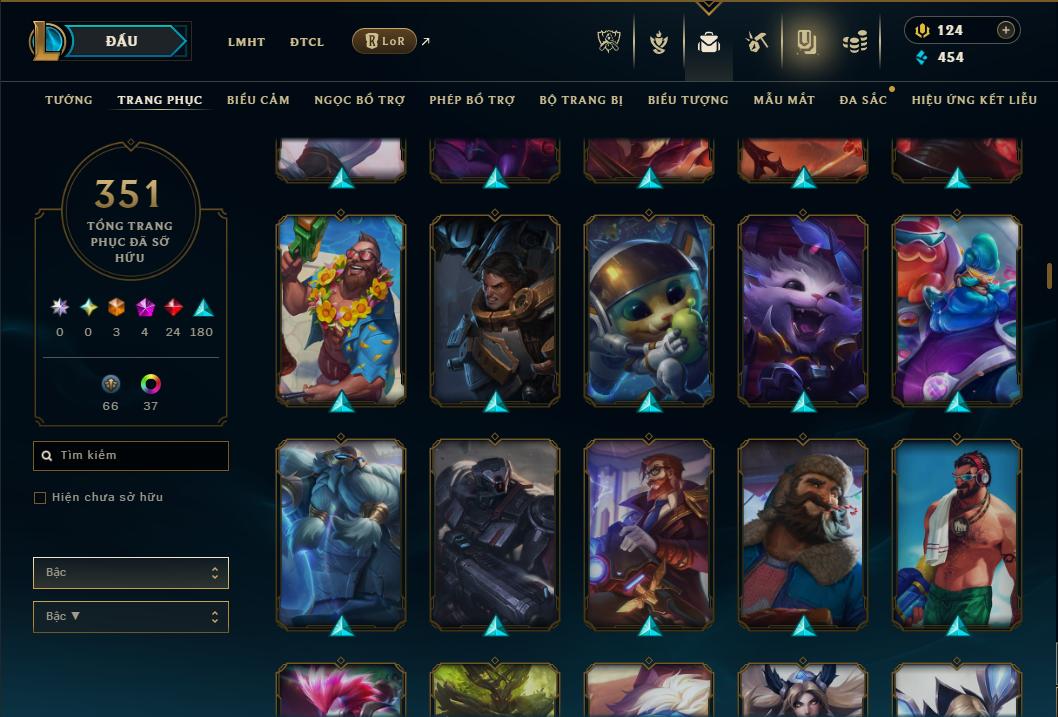
Task: Launch the LoR external link
Action: pyautogui.click(x=385, y=41)
